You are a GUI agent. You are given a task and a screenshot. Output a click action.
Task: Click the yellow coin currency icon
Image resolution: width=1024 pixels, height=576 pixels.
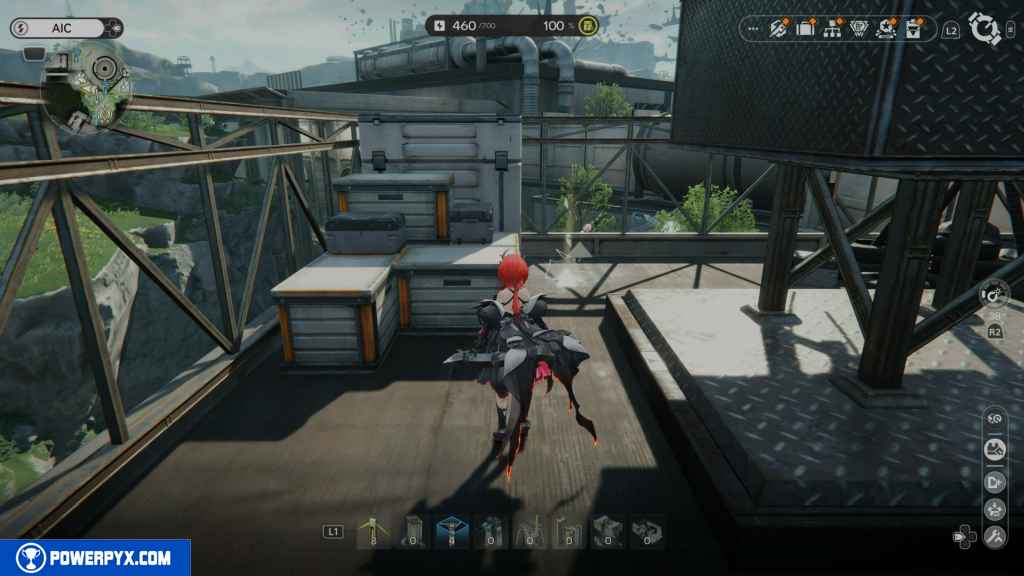coord(588,25)
